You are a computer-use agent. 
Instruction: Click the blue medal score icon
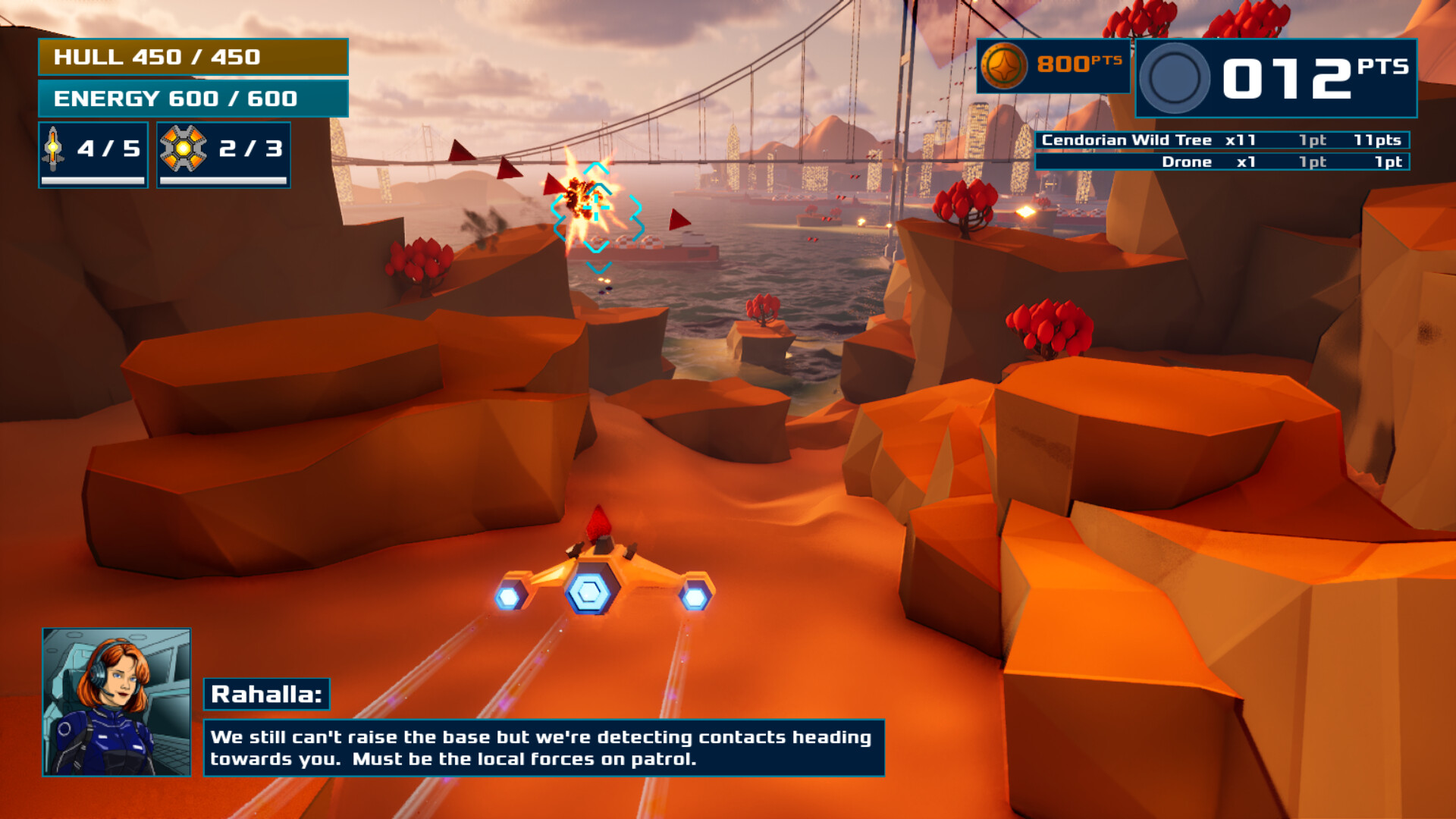pos(1174,78)
